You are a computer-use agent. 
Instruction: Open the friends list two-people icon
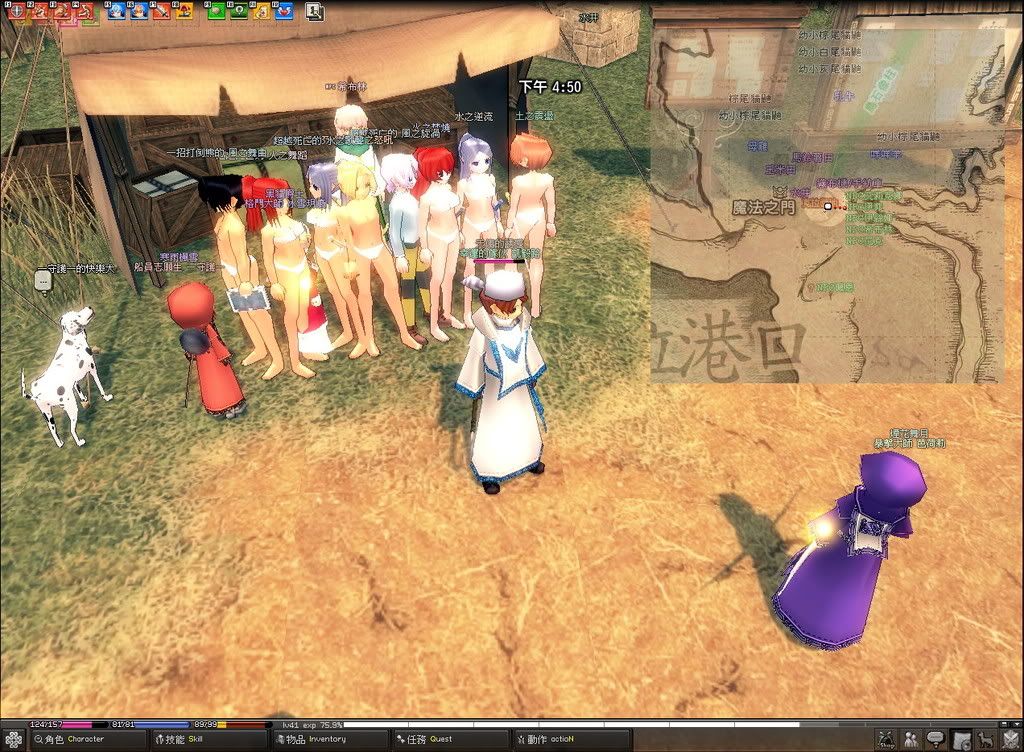911,739
